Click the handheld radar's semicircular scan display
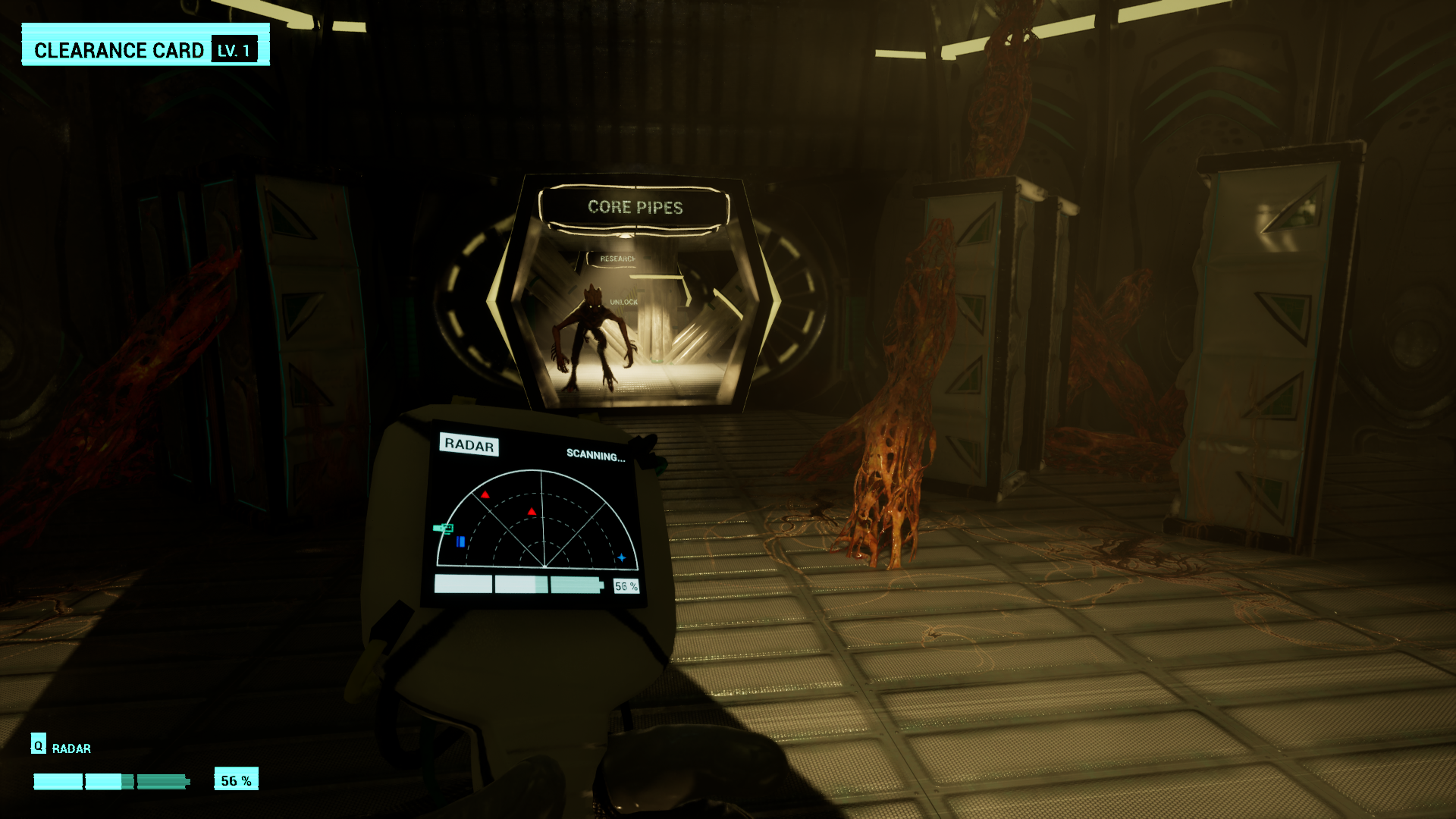 (538, 520)
